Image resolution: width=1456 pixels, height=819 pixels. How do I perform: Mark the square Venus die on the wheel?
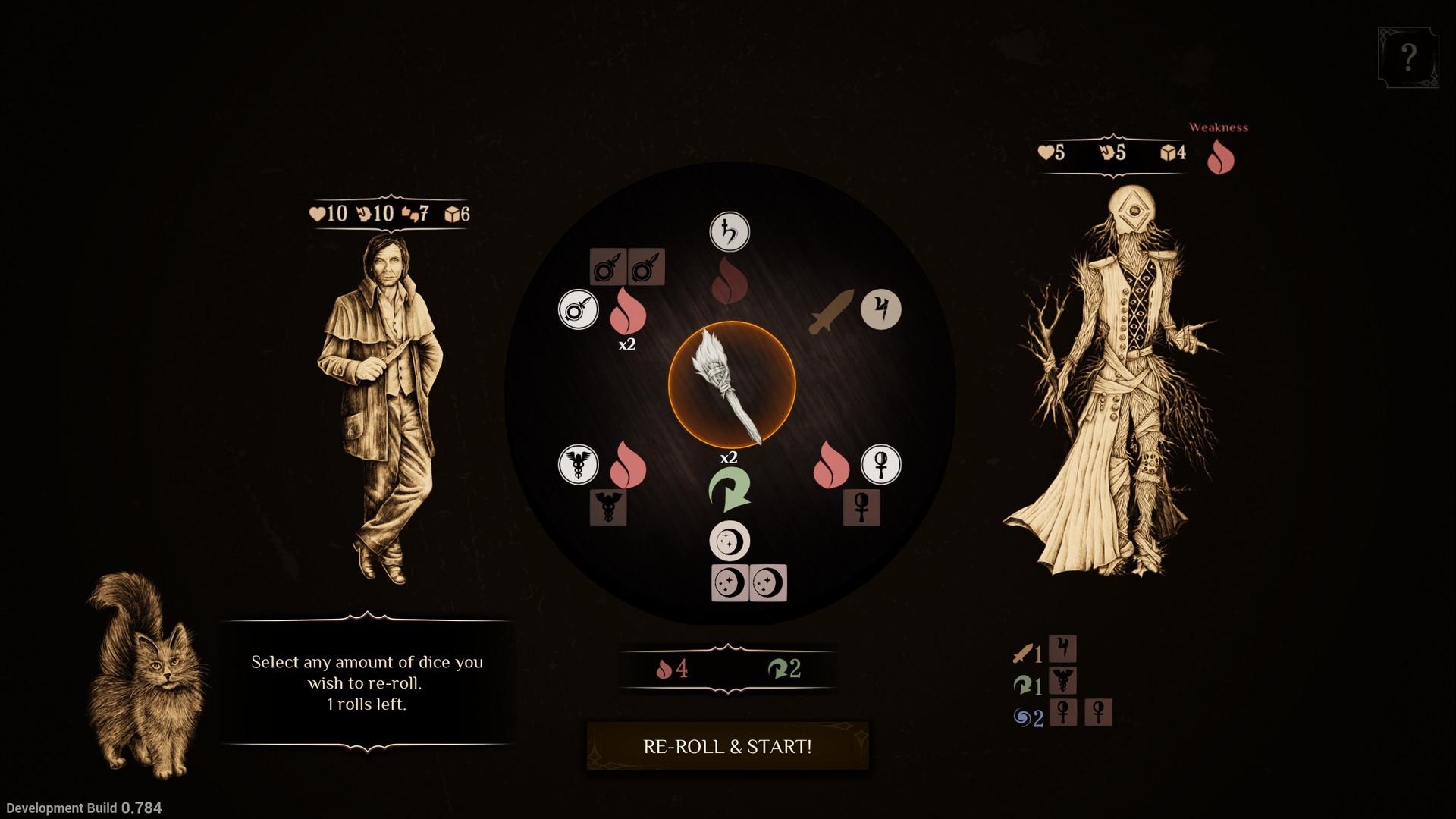pos(862,507)
